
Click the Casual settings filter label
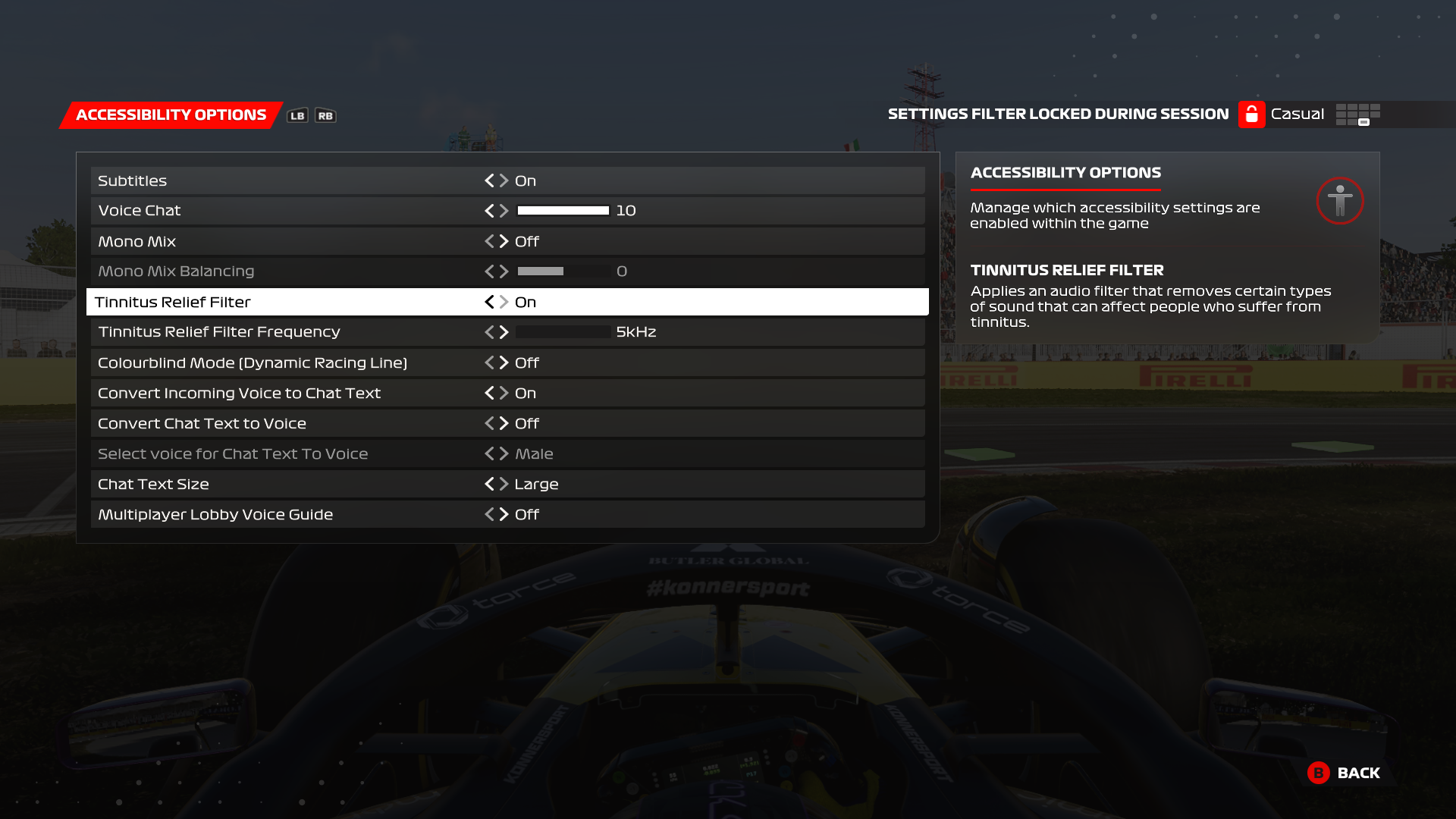pyautogui.click(x=1297, y=114)
